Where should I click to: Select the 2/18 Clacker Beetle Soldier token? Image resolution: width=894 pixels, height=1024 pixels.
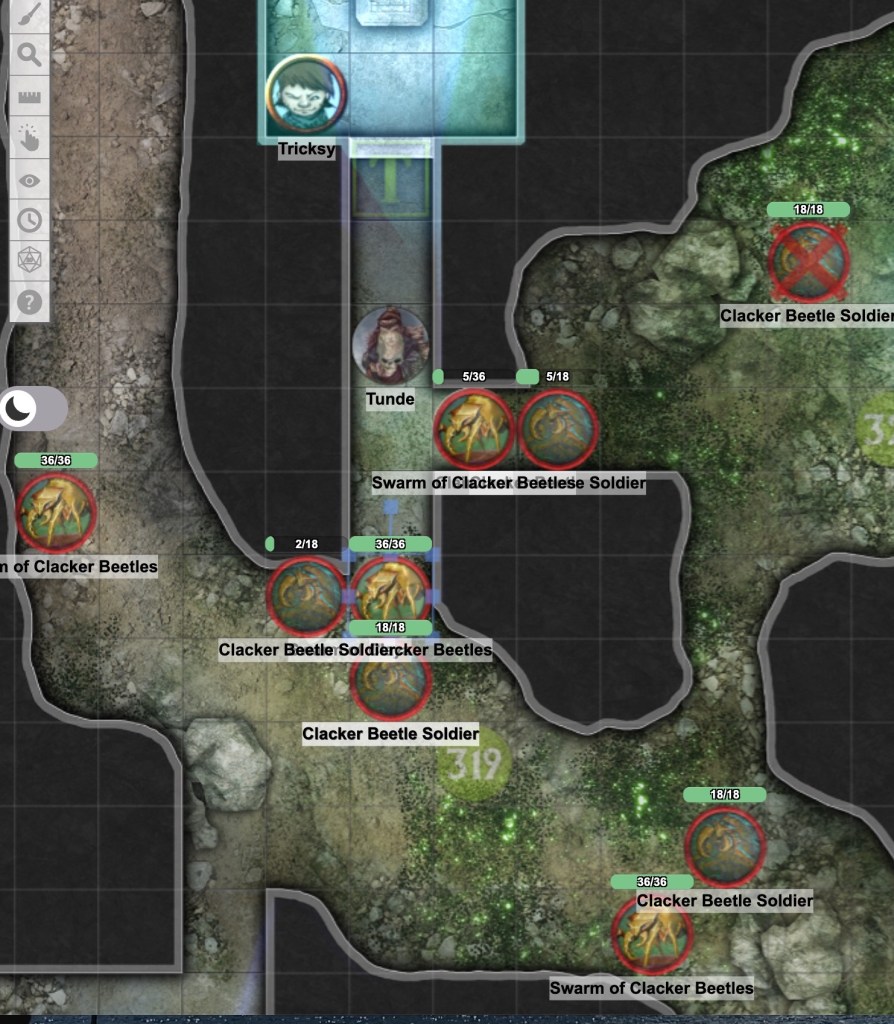[x=305, y=596]
